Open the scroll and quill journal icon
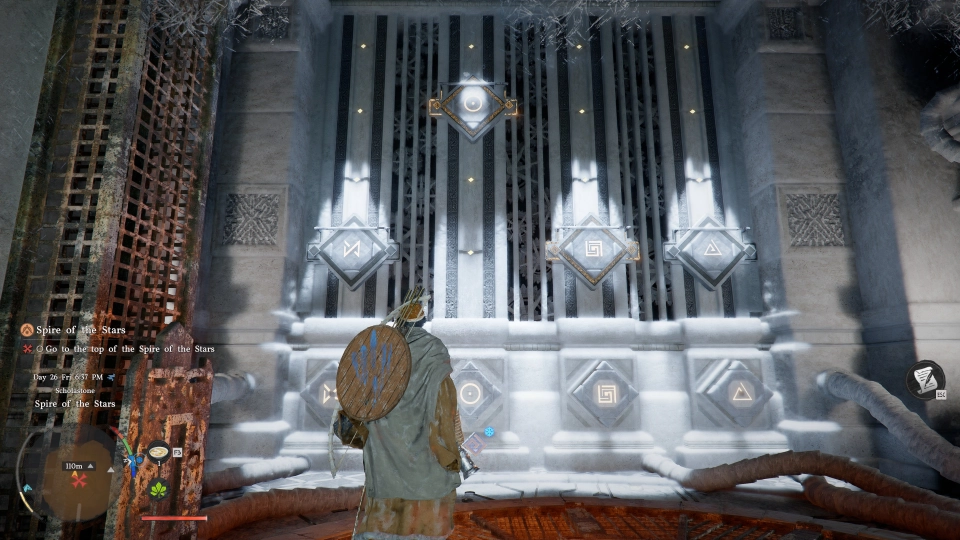960x540 pixels. (x=926, y=380)
